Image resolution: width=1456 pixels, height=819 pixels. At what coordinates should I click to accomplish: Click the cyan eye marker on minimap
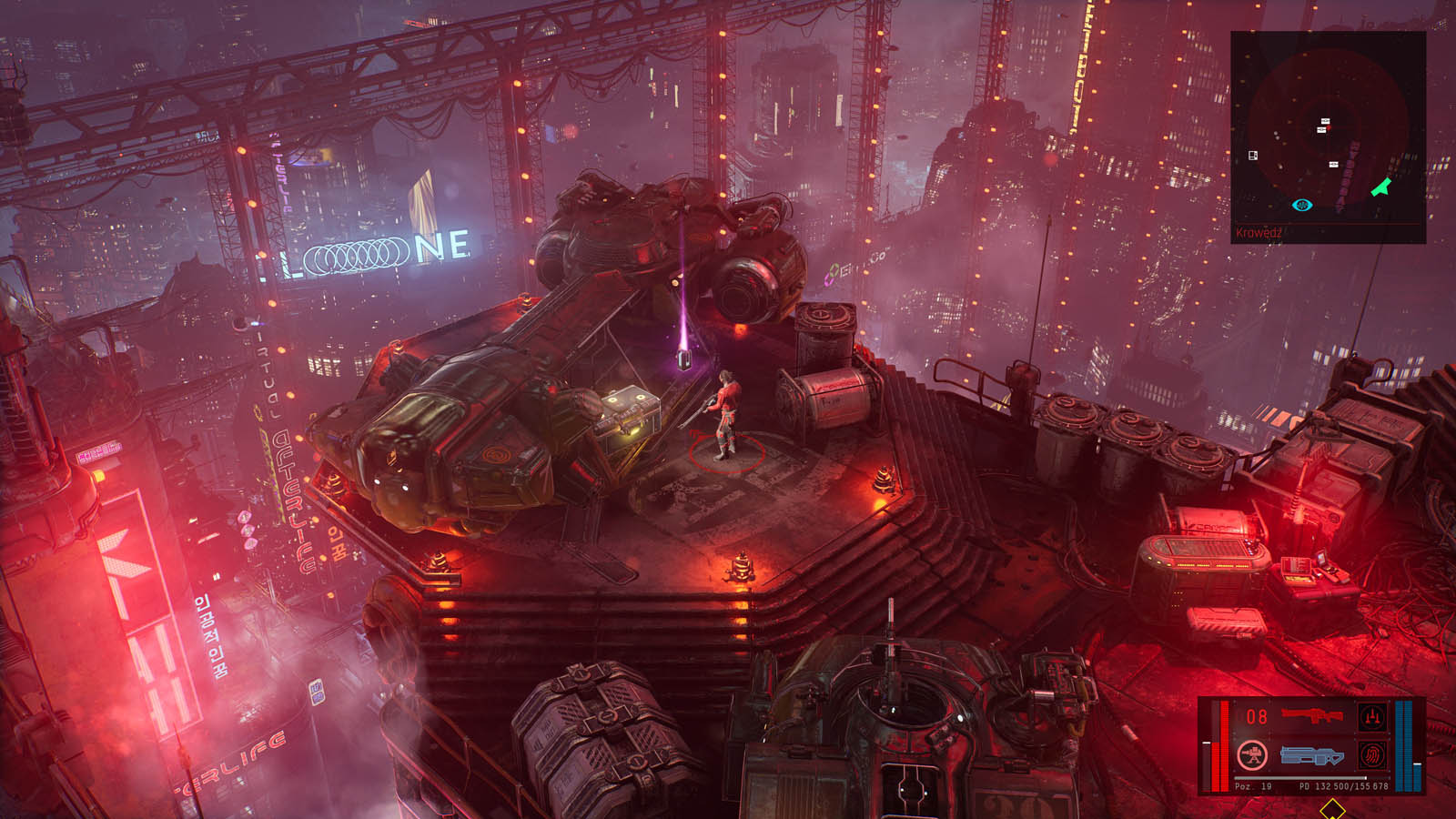(1302, 206)
